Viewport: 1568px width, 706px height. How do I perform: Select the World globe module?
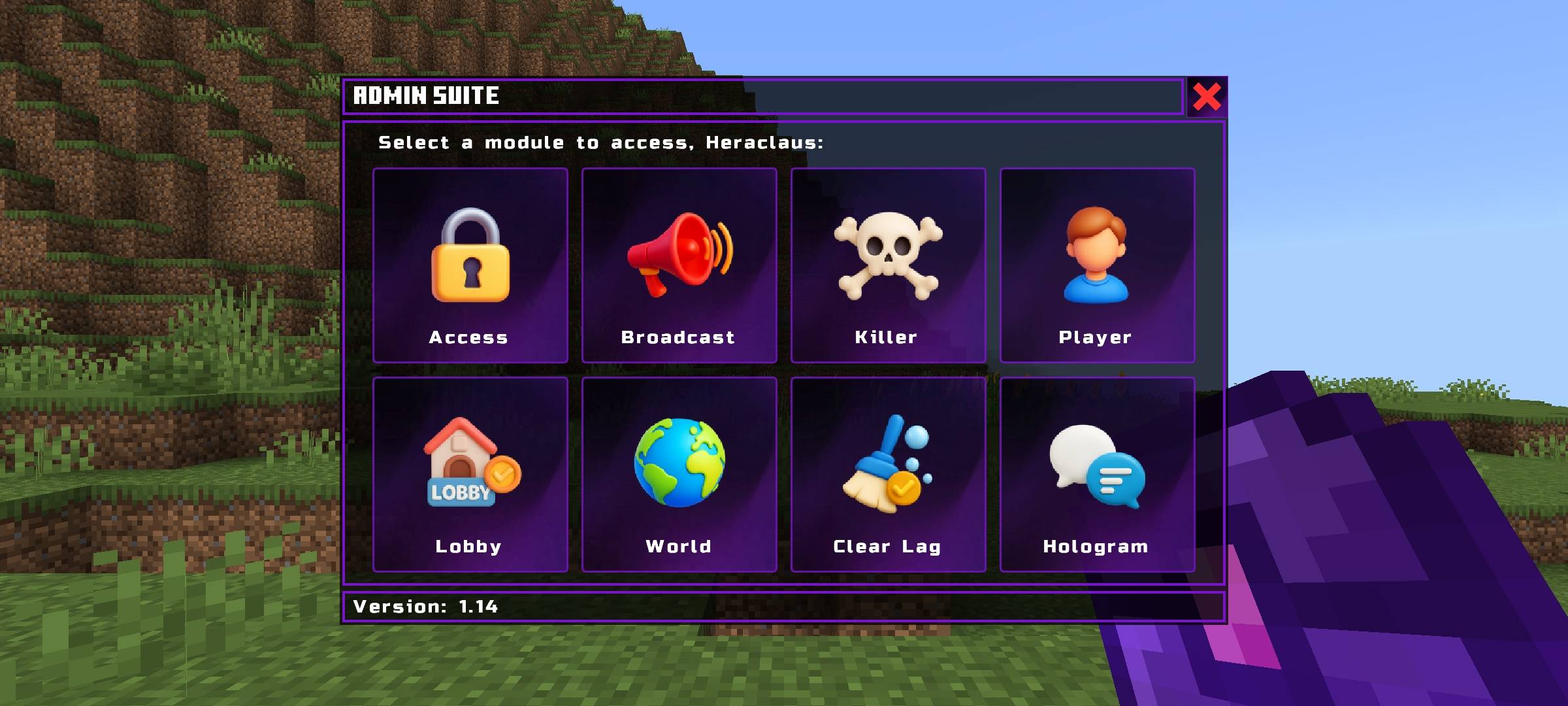click(x=679, y=474)
